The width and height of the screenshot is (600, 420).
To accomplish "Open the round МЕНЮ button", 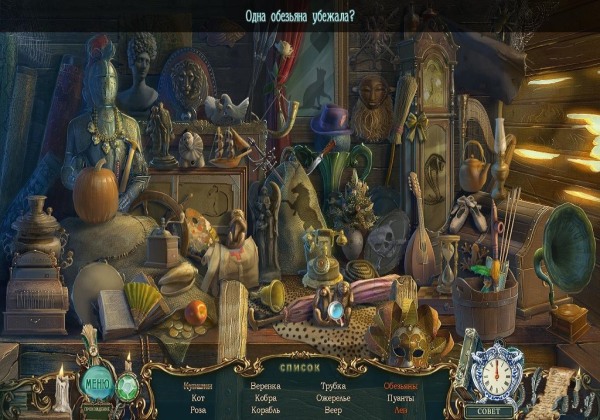I will tap(97, 382).
